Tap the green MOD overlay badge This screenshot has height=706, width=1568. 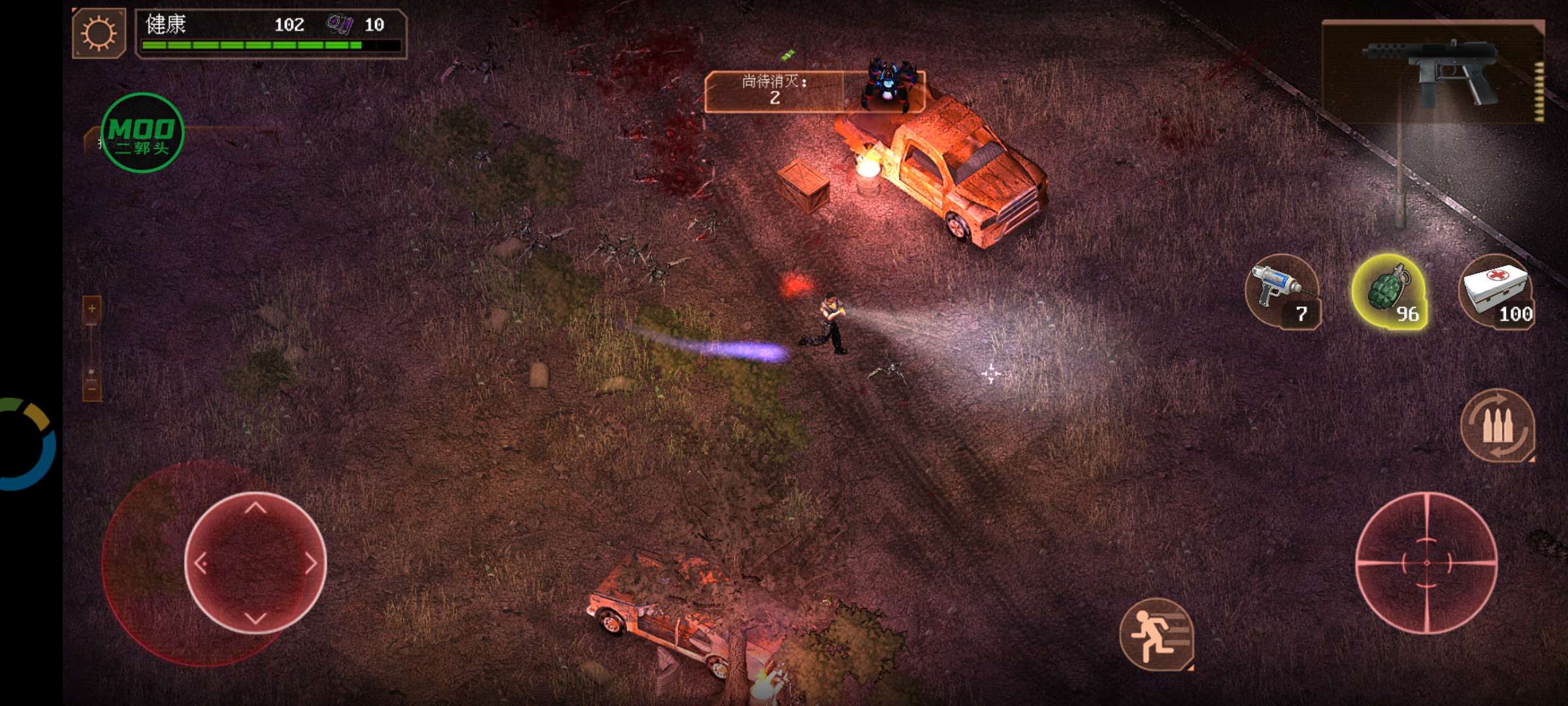[142, 133]
